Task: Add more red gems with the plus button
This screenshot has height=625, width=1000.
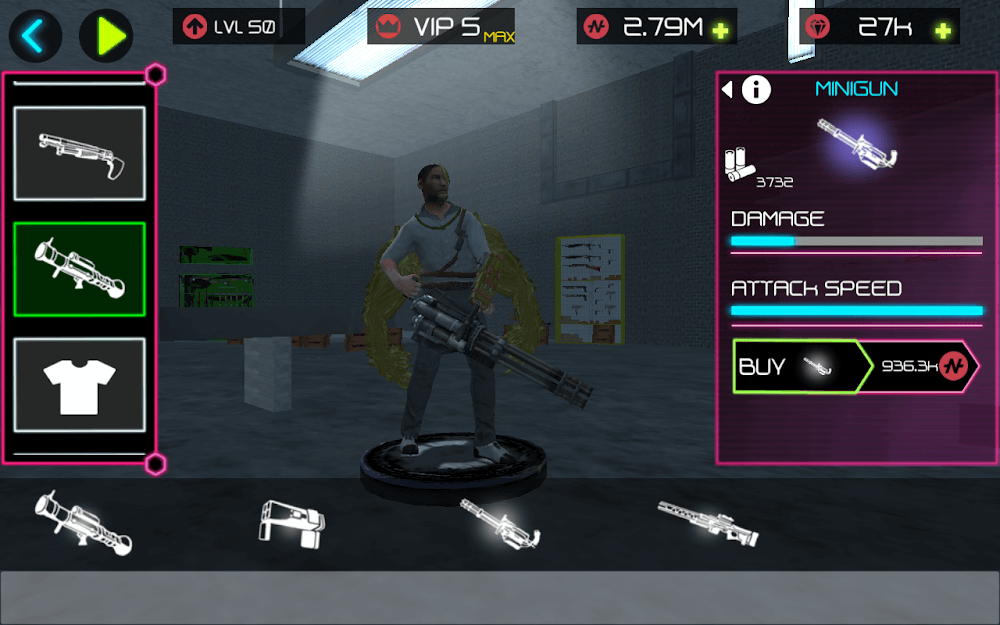Action: [x=942, y=30]
